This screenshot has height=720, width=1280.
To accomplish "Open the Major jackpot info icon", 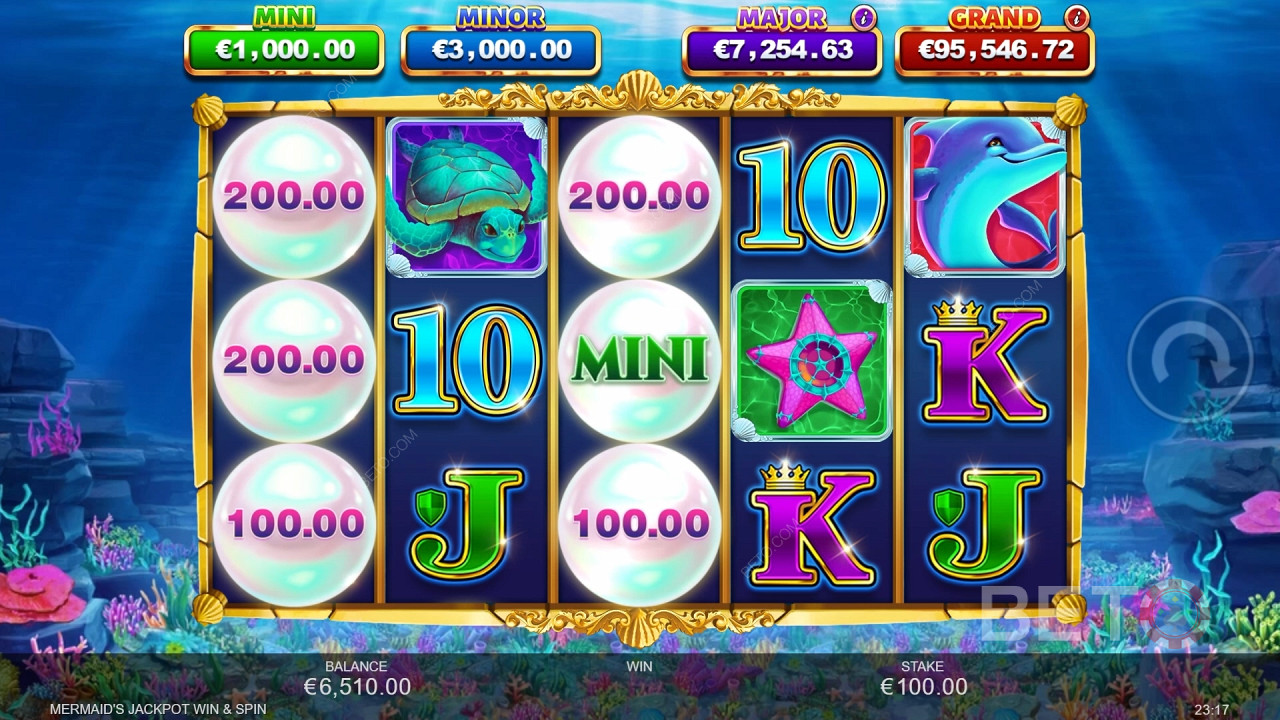I will tap(864, 17).
